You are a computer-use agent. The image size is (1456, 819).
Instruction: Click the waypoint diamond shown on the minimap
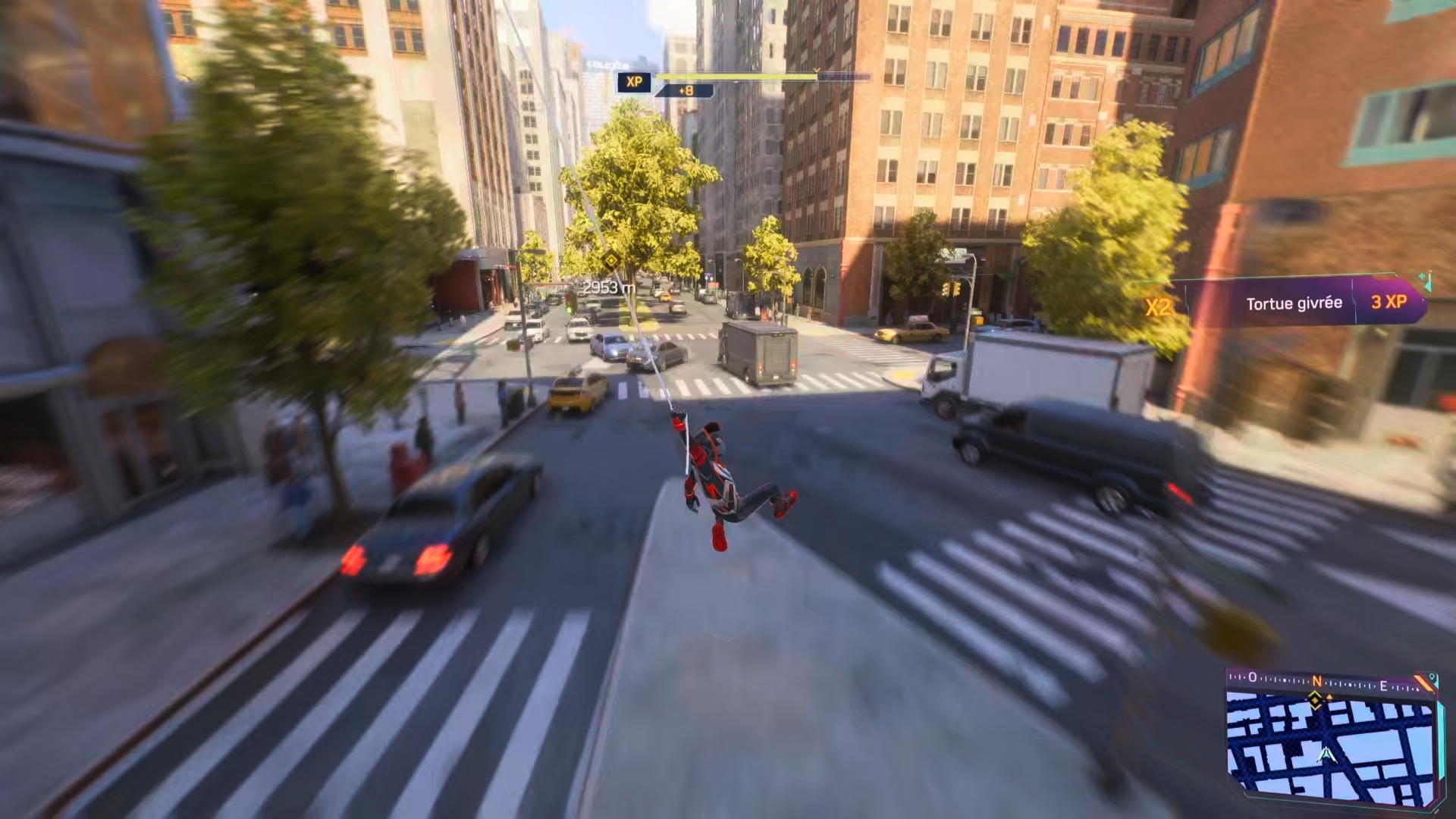[1315, 701]
